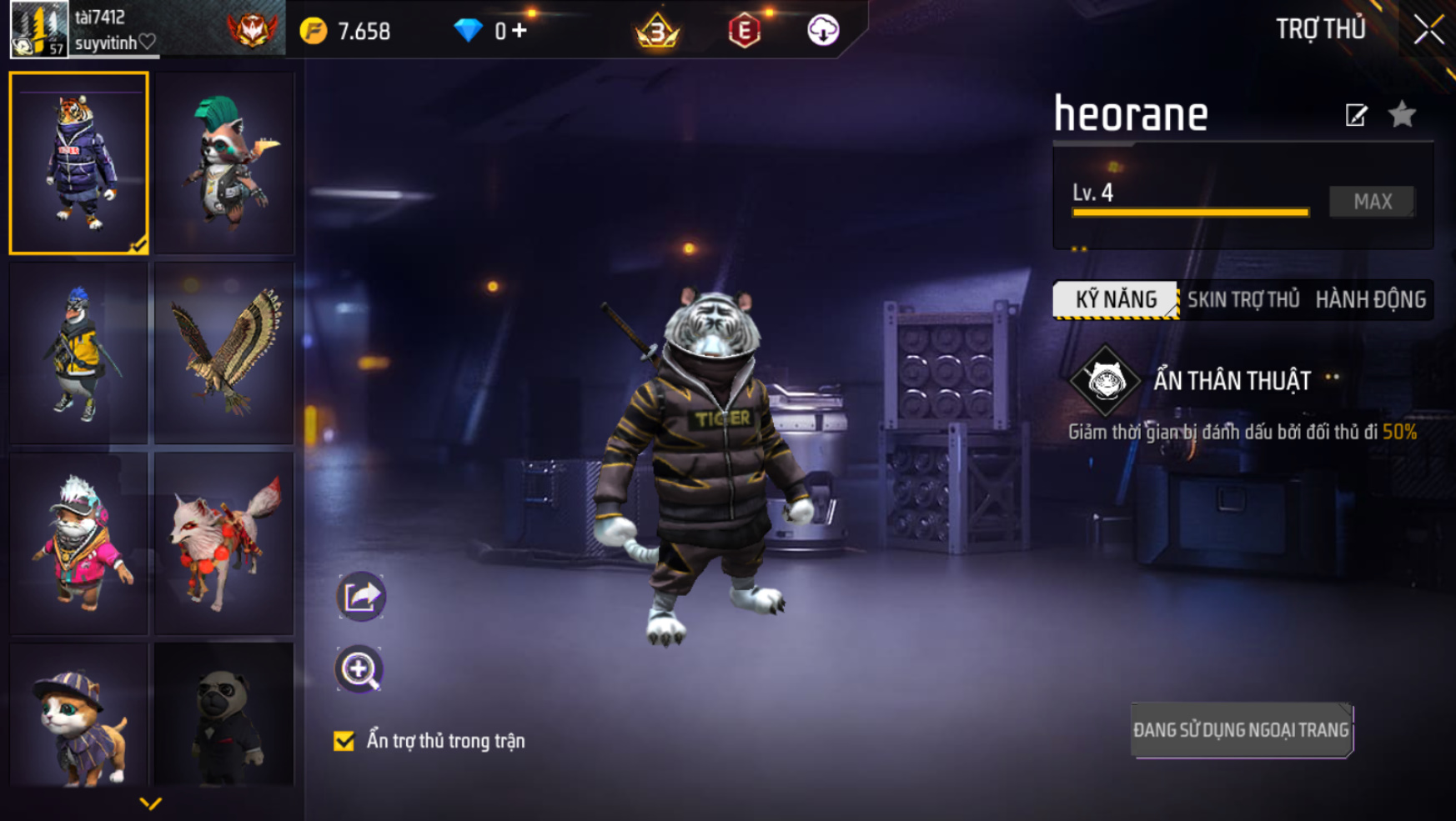Choose the white spirit fox pet
This screenshot has width=1456, height=821.
click(x=224, y=543)
